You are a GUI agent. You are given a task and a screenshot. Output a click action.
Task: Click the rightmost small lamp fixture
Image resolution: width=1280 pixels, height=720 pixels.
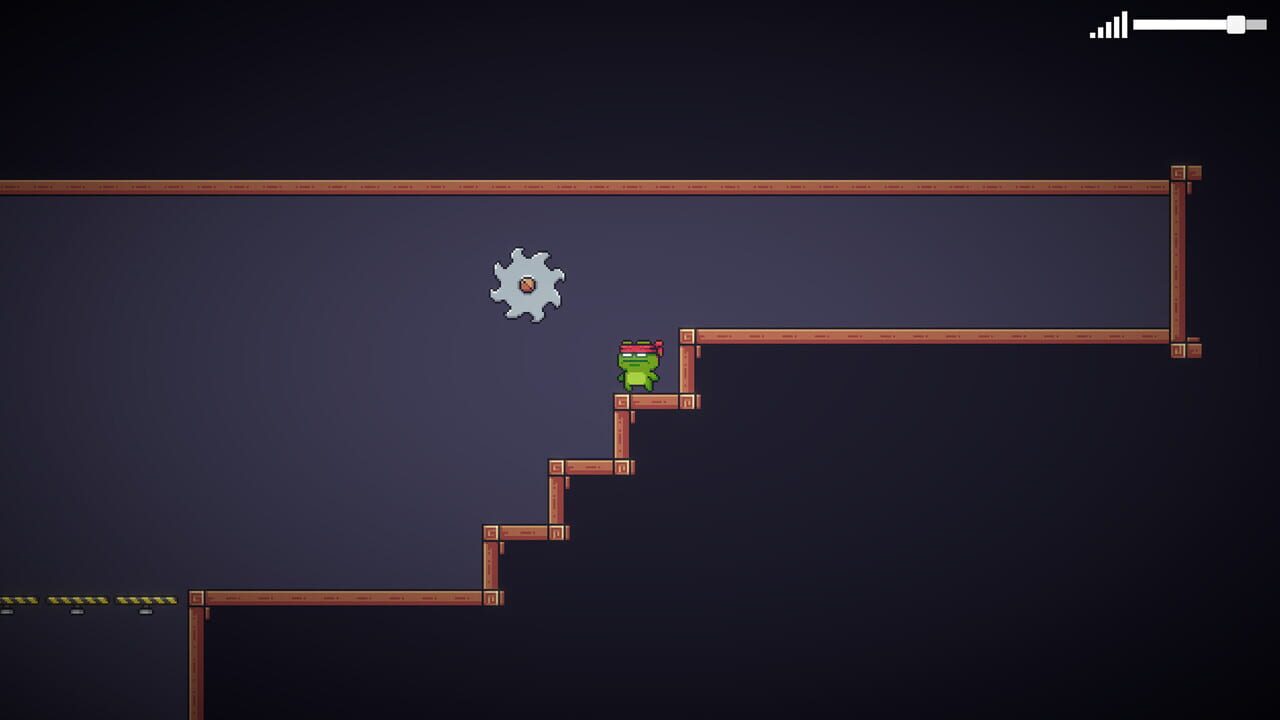click(145, 612)
